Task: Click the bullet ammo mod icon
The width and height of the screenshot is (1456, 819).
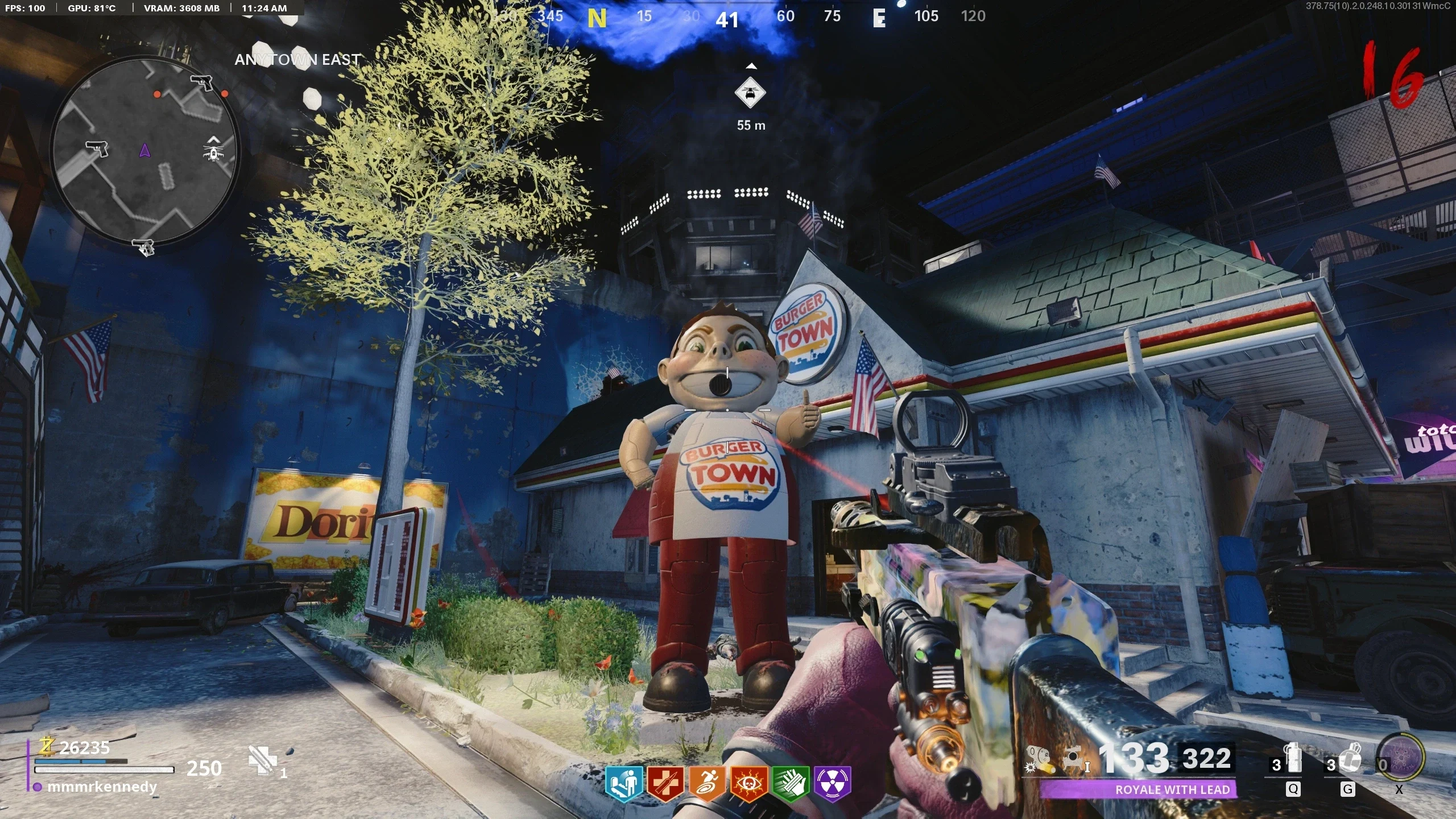Action: pos(1039,760)
